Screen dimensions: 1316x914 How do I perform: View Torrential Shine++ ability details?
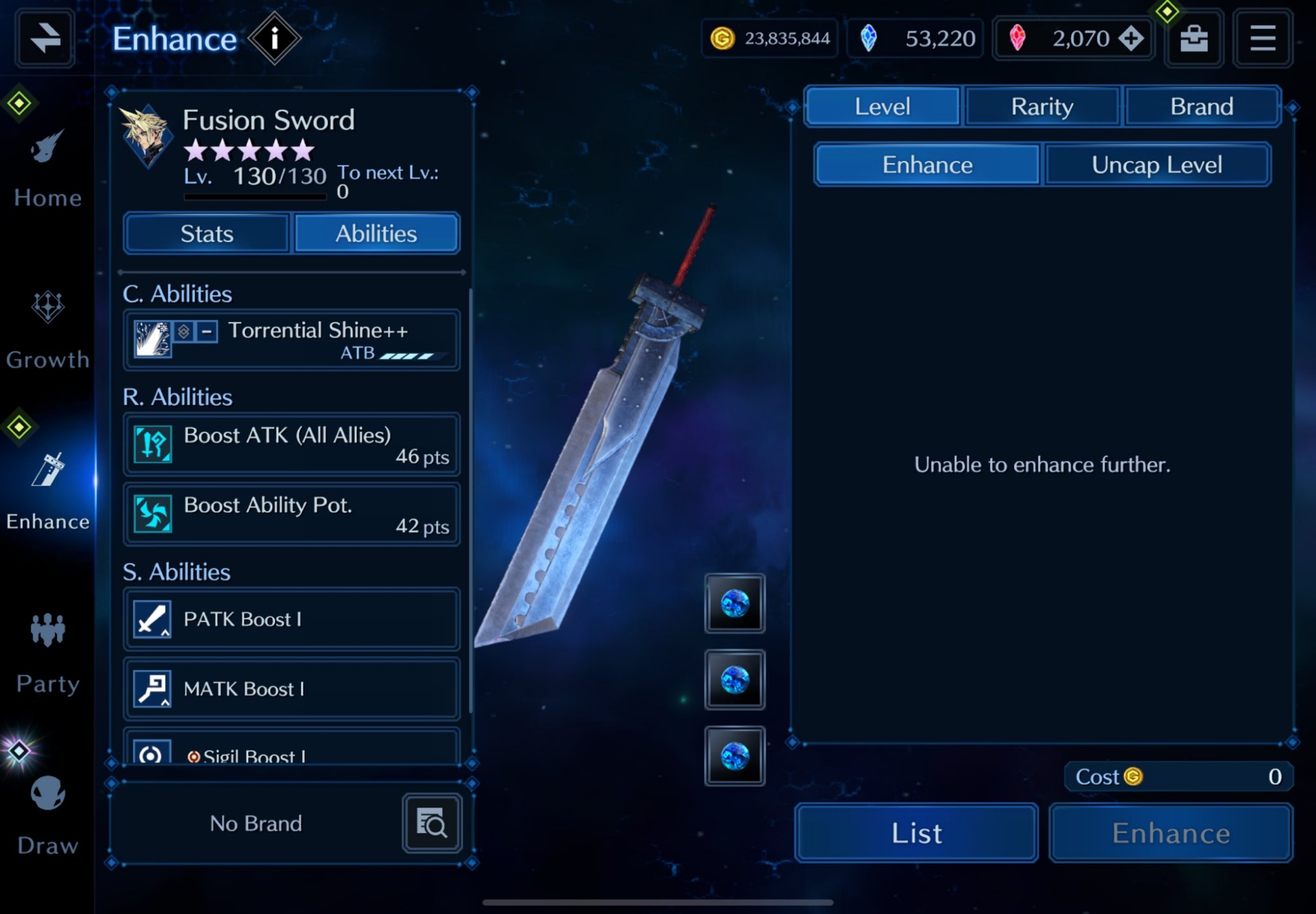point(291,340)
